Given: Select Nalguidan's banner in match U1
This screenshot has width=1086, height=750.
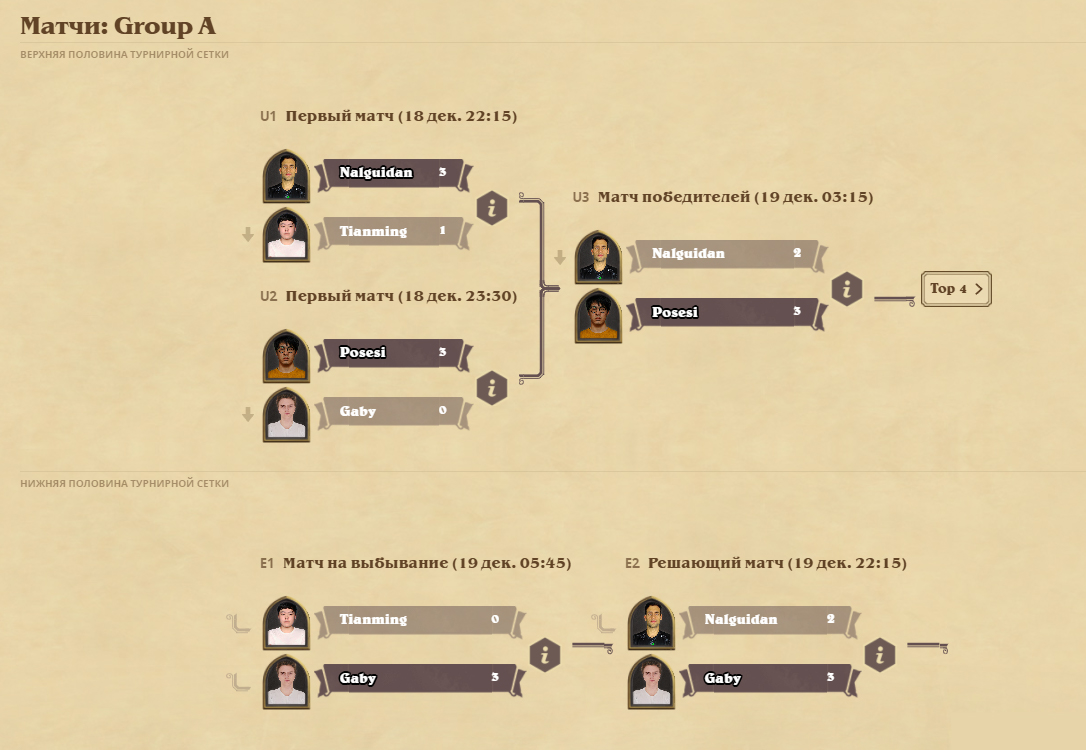Looking at the screenshot, I should coord(392,173).
